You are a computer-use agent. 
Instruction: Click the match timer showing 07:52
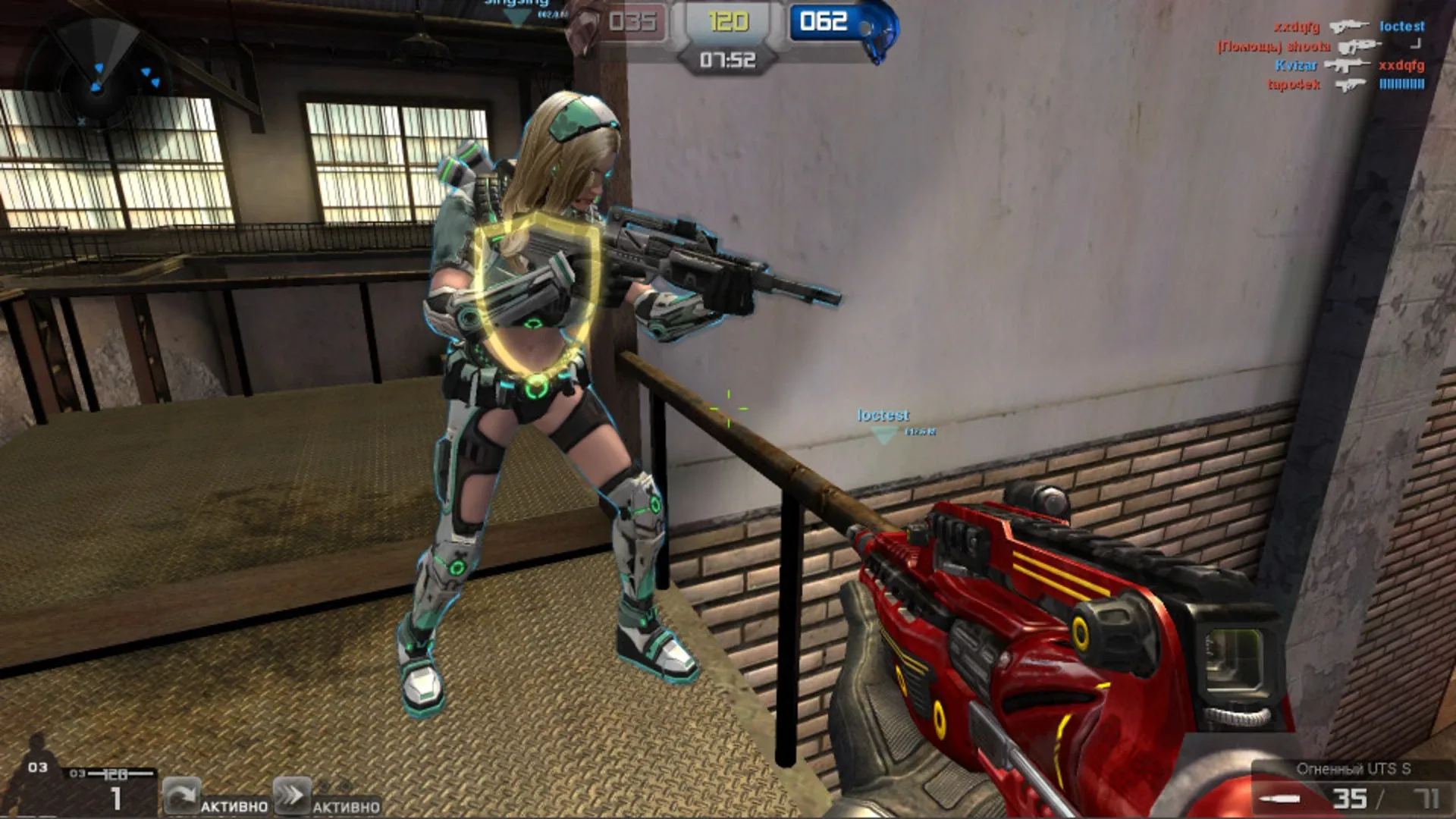point(729,59)
